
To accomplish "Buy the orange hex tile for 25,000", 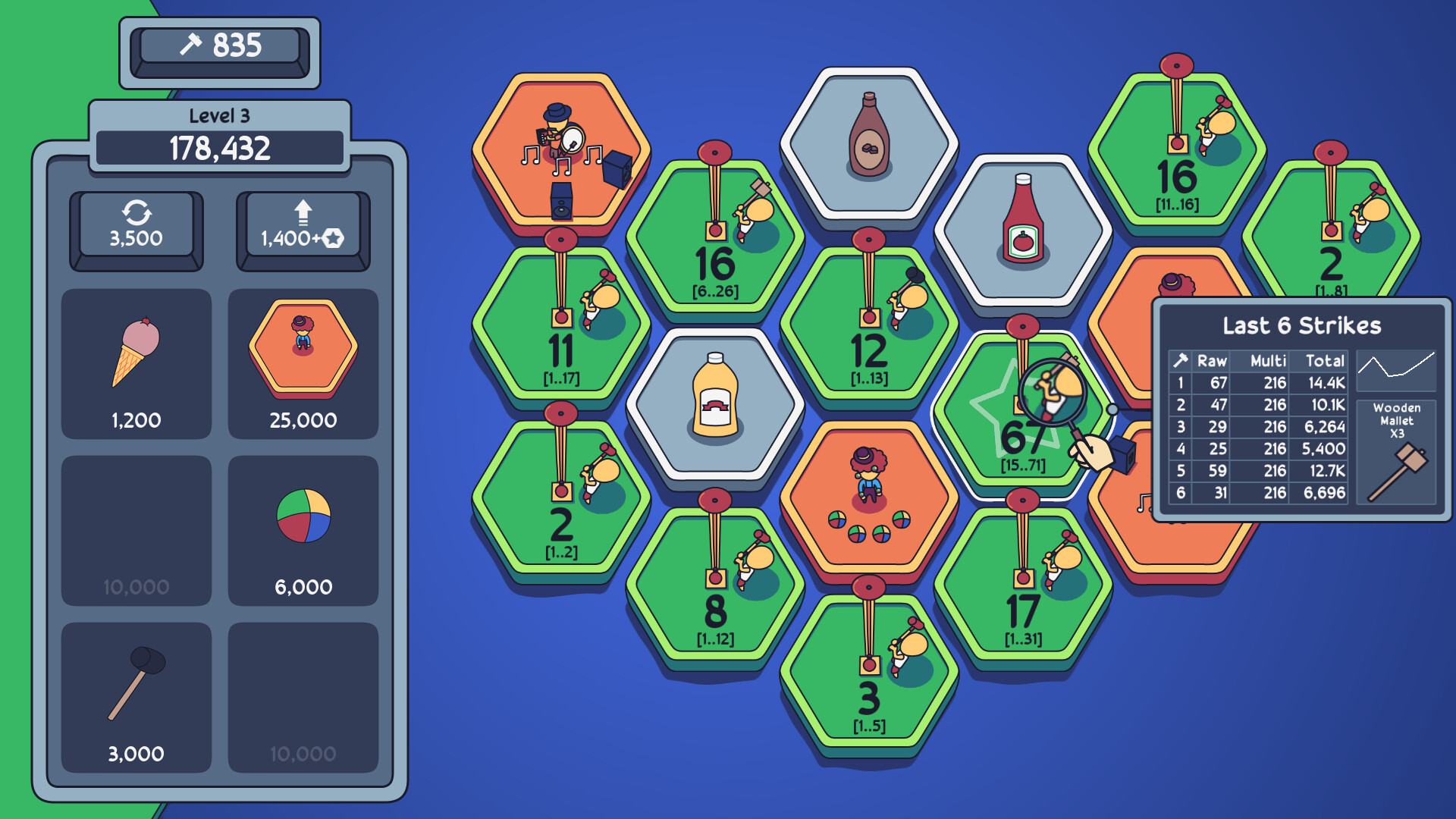I will click(303, 349).
